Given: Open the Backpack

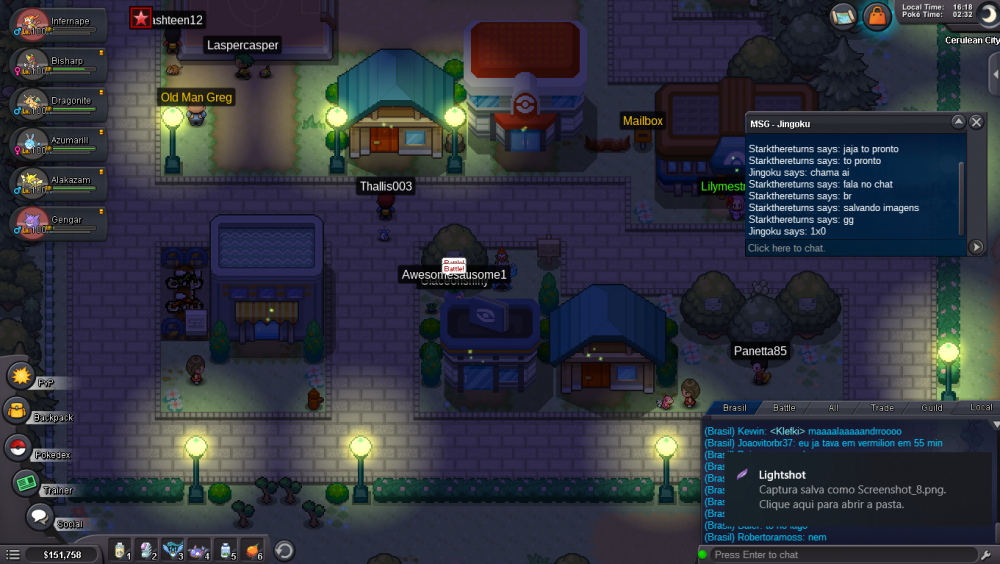Looking at the screenshot, I should tap(18, 410).
